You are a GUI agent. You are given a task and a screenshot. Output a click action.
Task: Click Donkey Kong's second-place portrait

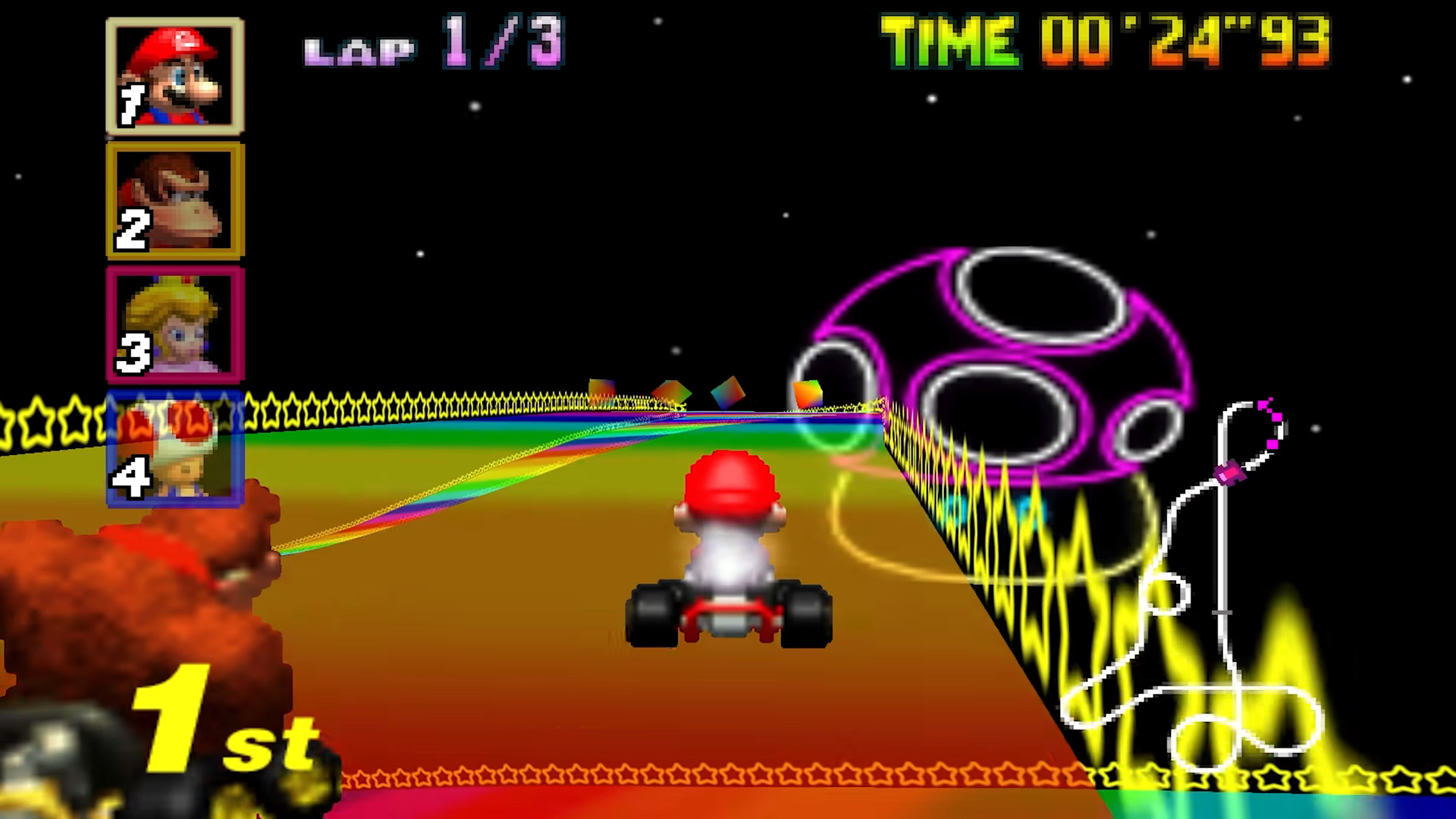[x=175, y=200]
